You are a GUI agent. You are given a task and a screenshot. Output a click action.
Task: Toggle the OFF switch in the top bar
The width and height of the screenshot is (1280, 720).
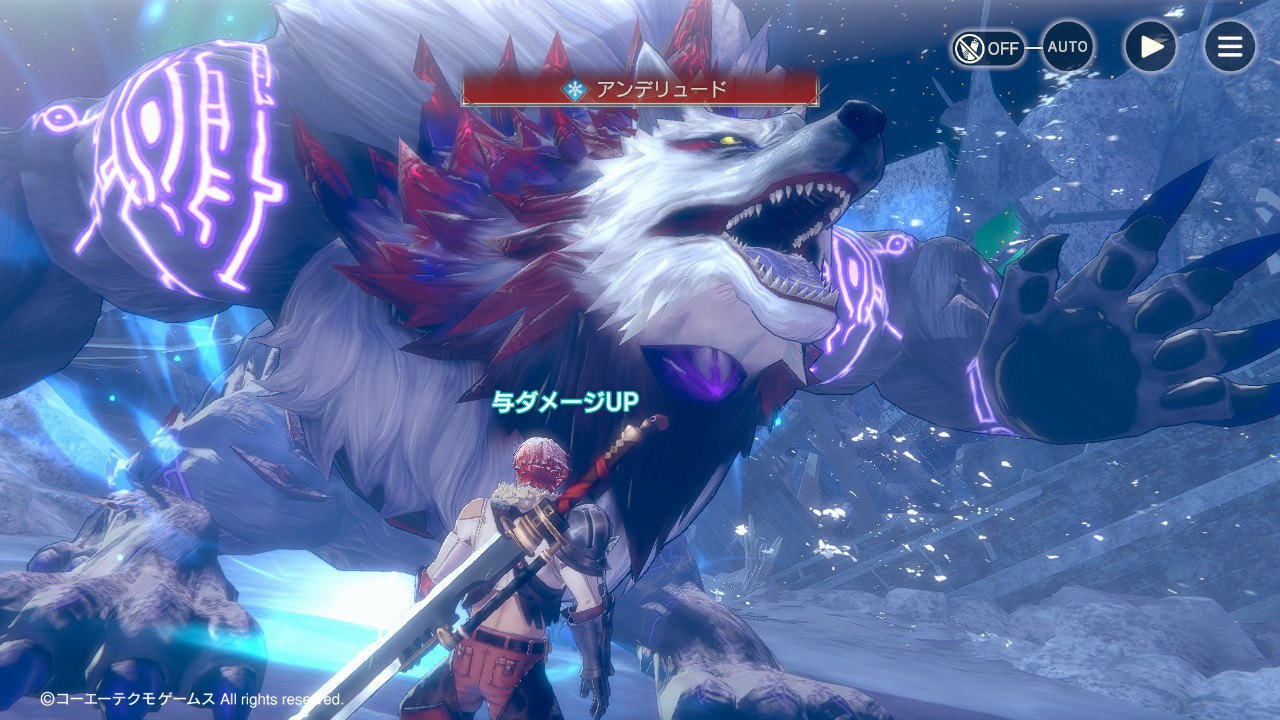tap(988, 47)
